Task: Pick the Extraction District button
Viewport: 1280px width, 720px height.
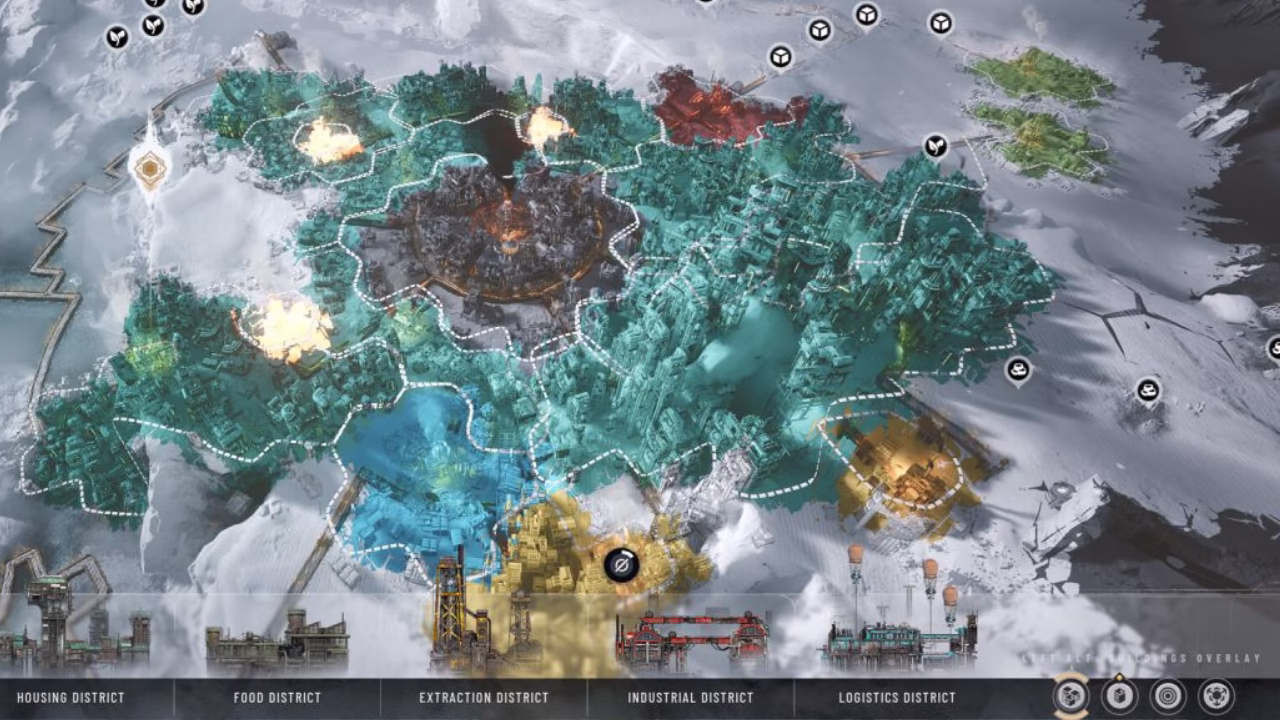Action: point(484,697)
